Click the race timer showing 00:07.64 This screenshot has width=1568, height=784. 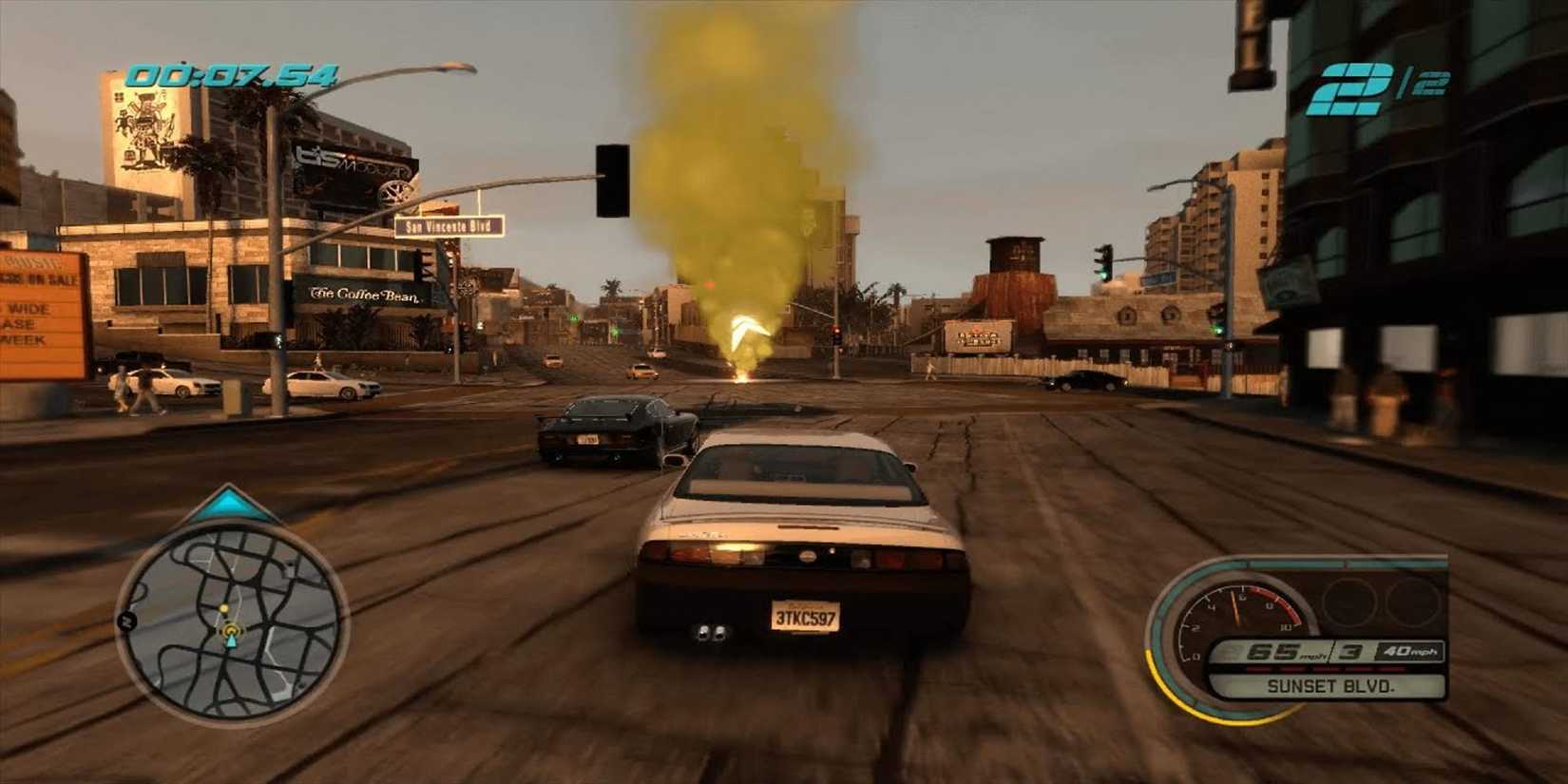coord(233,71)
